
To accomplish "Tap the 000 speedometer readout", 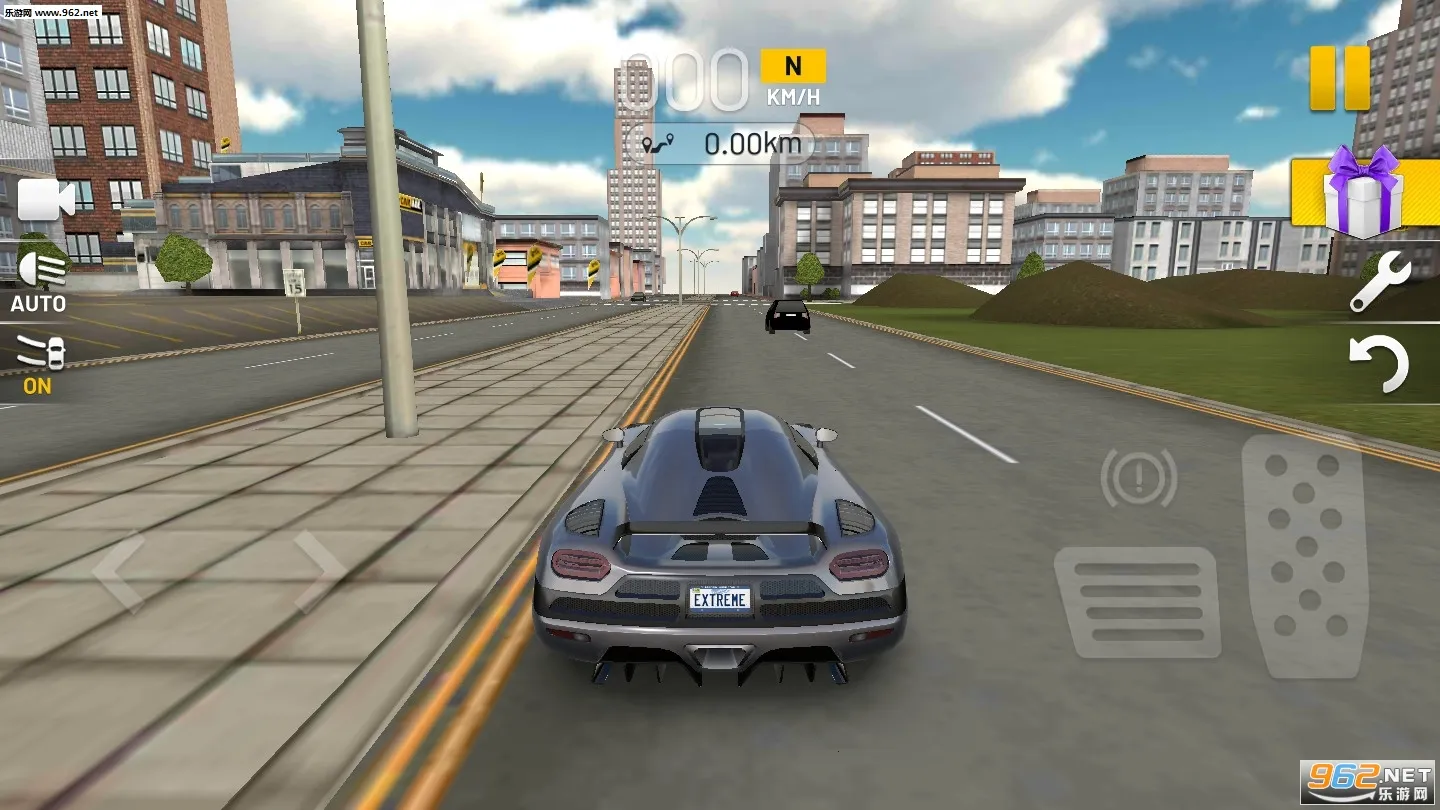I will (x=684, y=80).
